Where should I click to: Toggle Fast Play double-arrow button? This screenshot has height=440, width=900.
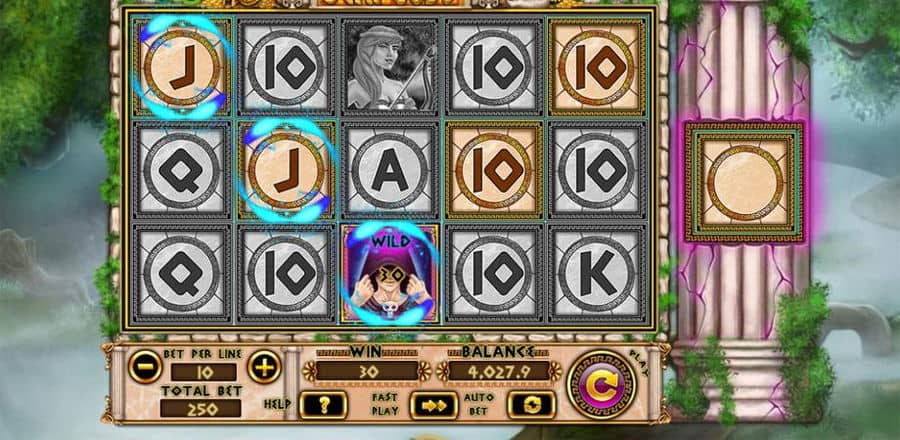[433, 405]
